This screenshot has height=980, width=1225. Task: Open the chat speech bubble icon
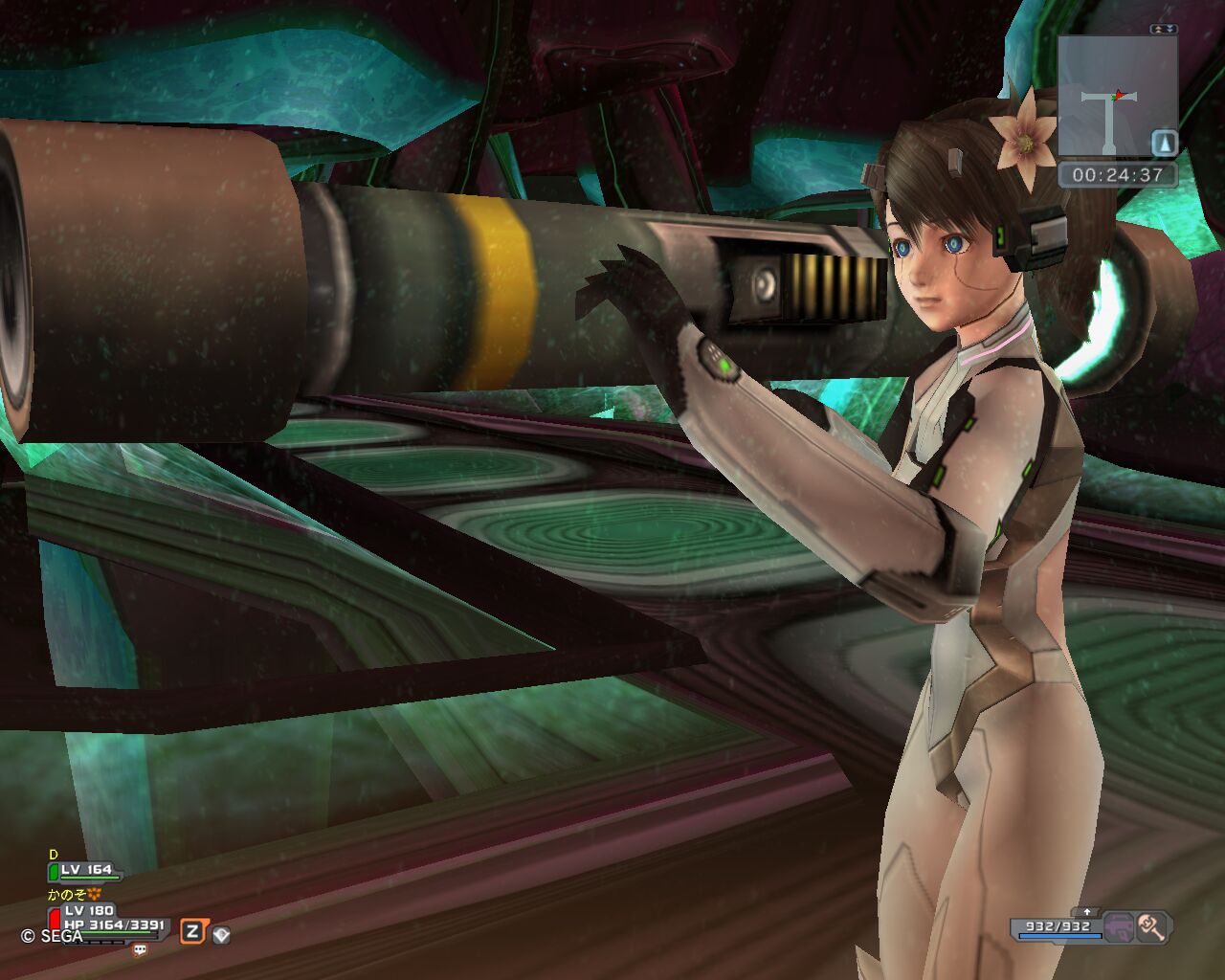[x=141, y=950]
